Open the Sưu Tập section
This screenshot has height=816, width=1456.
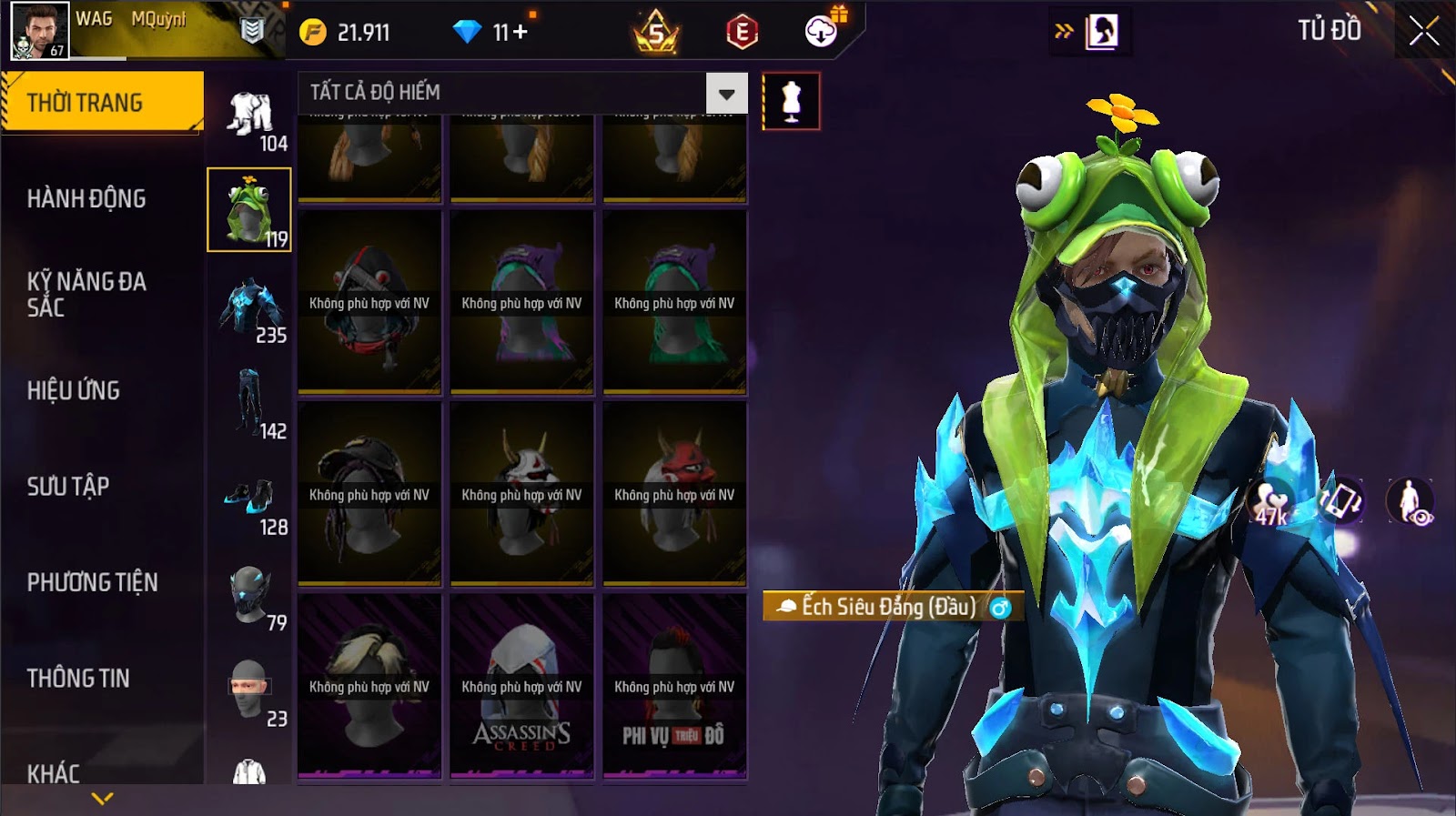click(68, 486)
